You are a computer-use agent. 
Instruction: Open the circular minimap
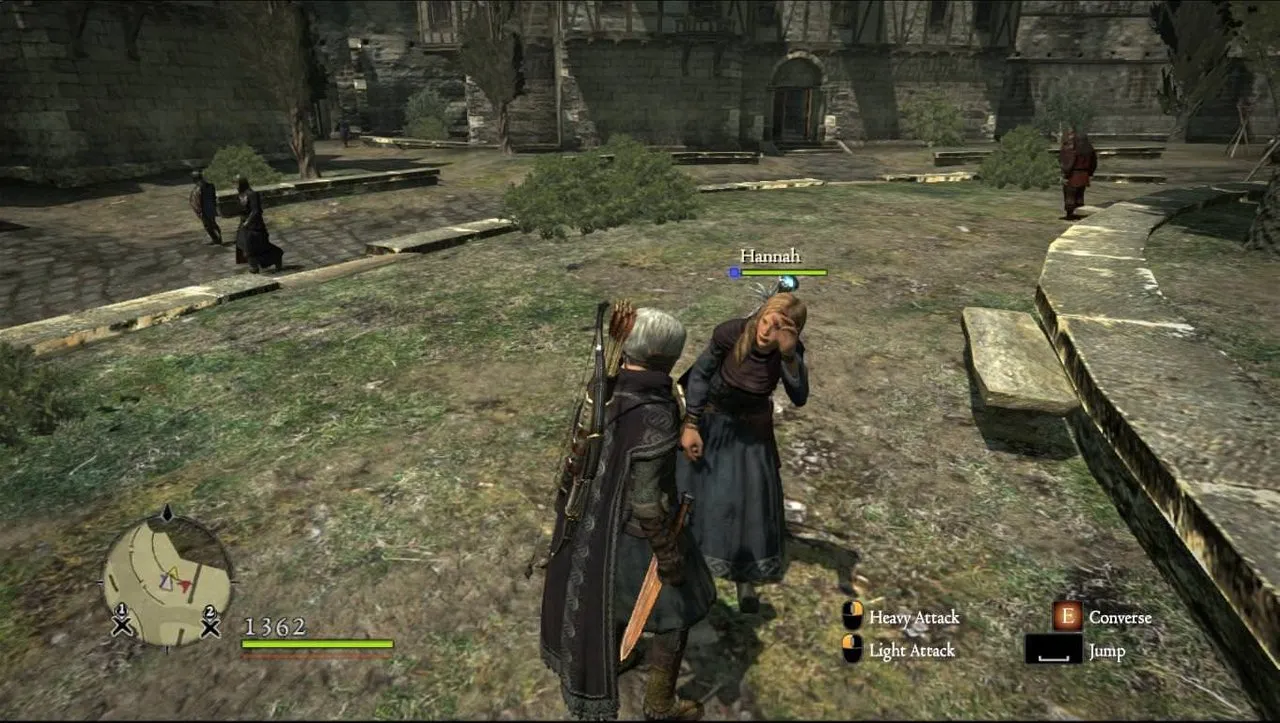(167, 578)
